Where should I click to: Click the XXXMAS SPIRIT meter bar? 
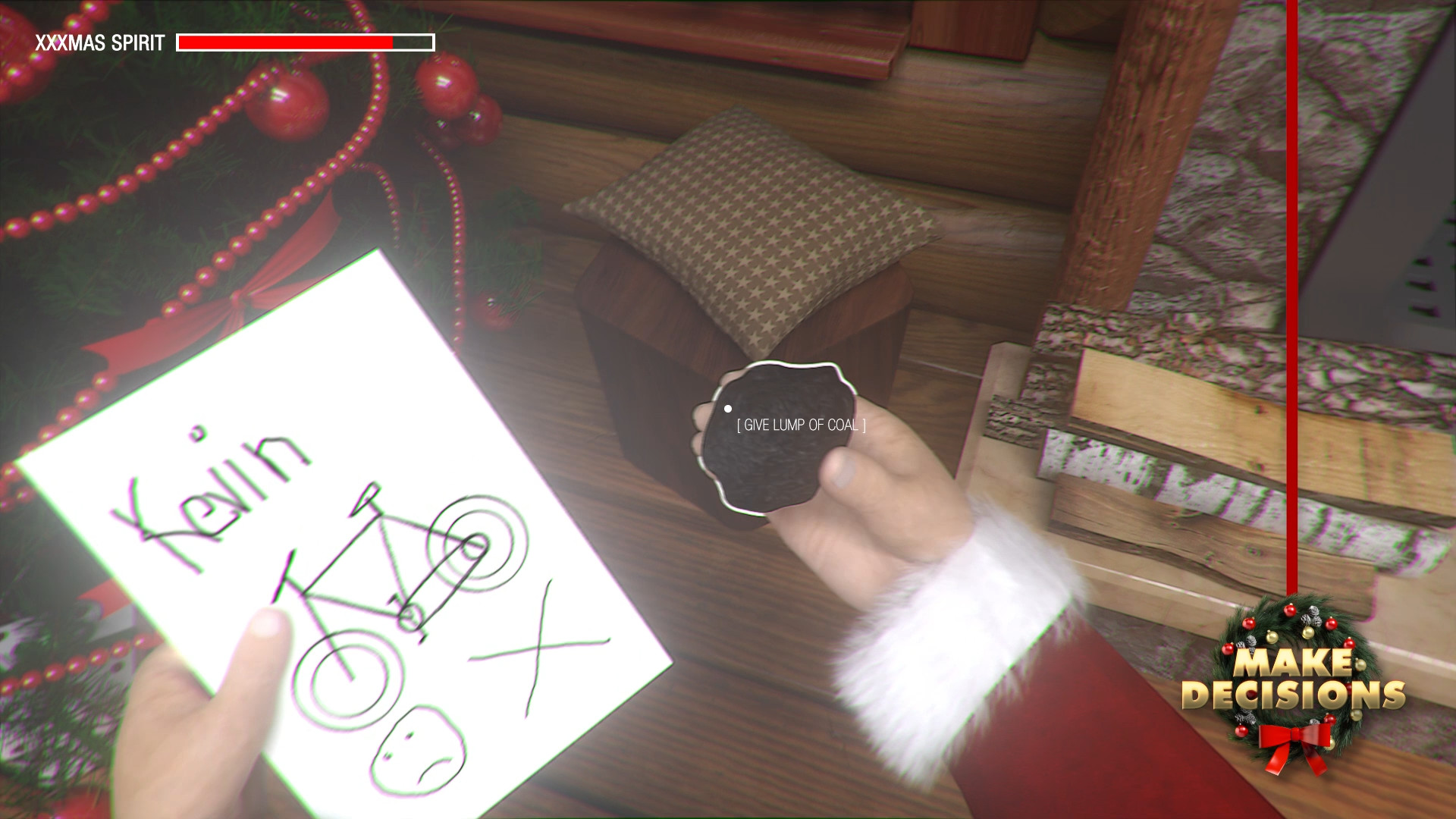click(x=303, y=42)
